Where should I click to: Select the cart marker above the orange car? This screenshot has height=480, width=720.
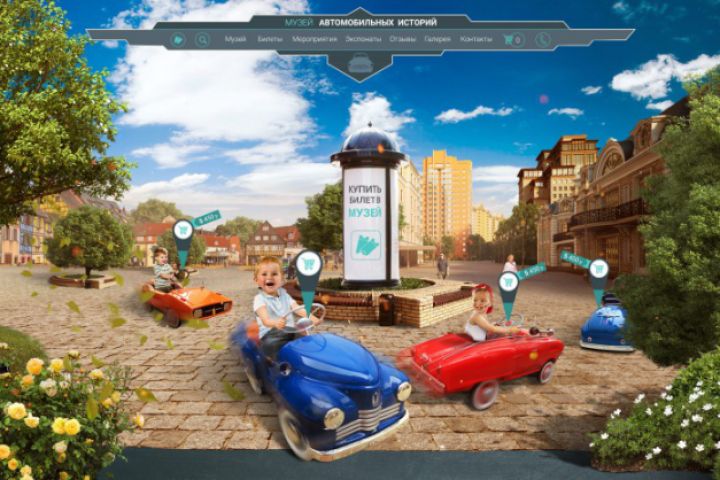[x=183, y=231]
